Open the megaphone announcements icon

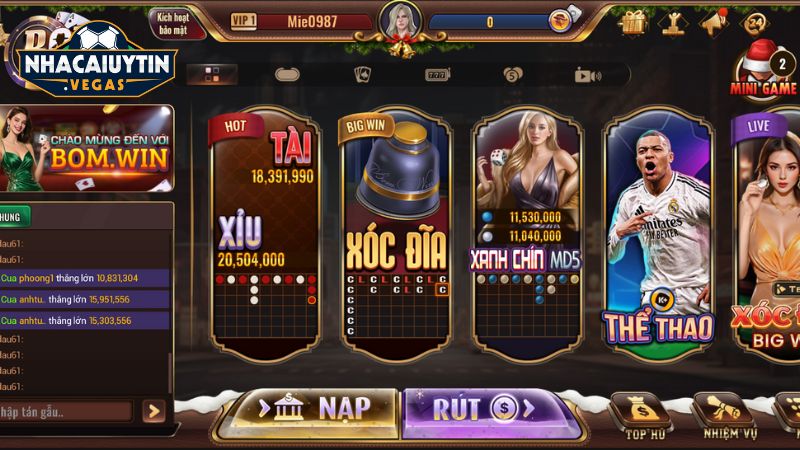click(715, 21)
